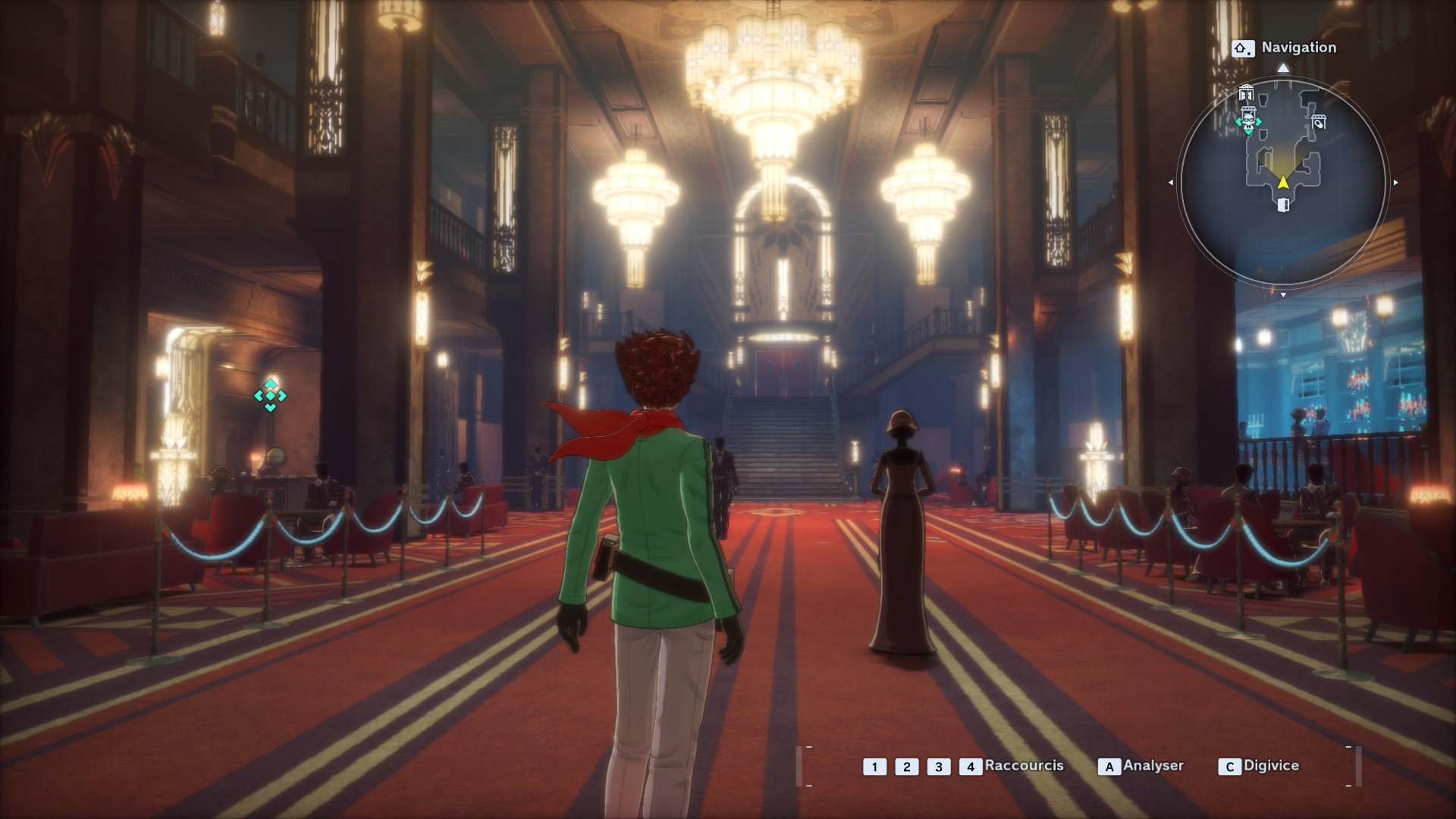Click the teal diamond objective waypoint marker
The image size is (1456, 819).
coord(270,395)
